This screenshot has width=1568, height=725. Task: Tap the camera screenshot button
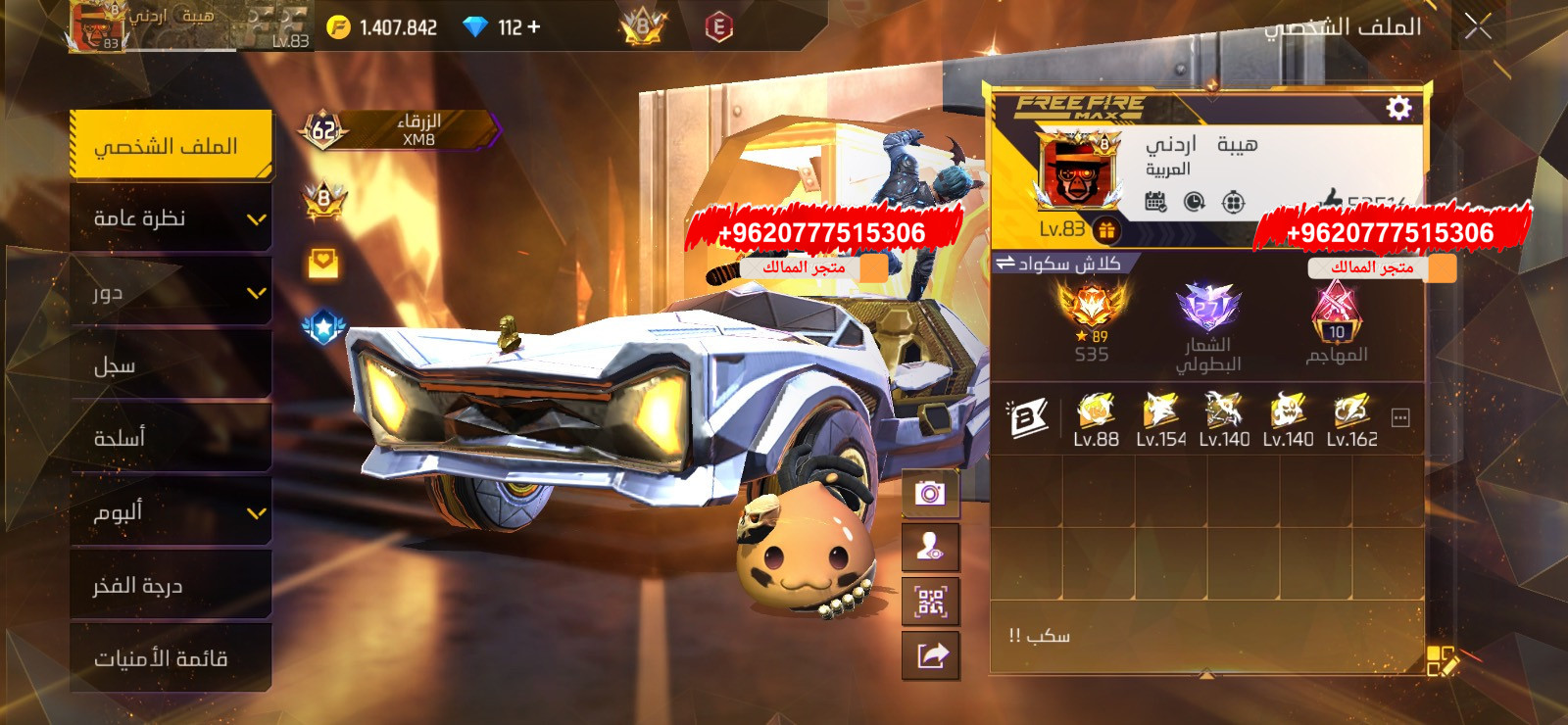point(930,493)
